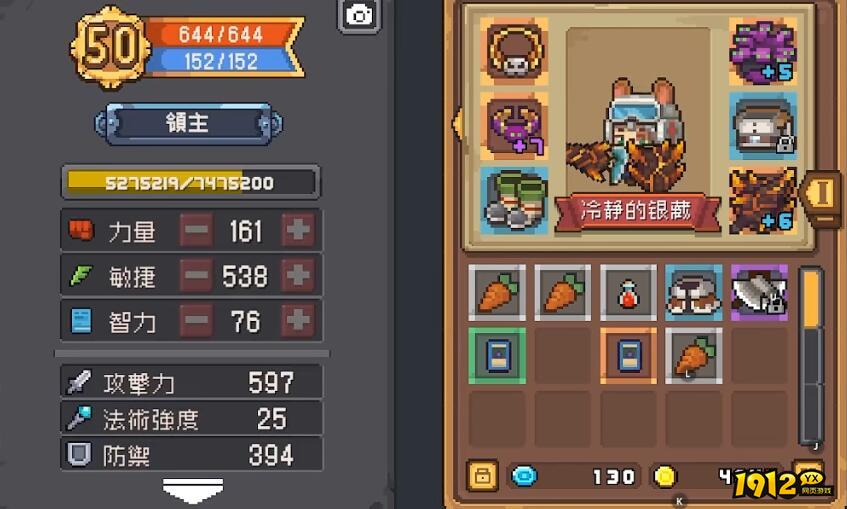Screen dimensions: 847x509
Task: Select the green-bordered blue card item
Action: click(x=496, y=355)
